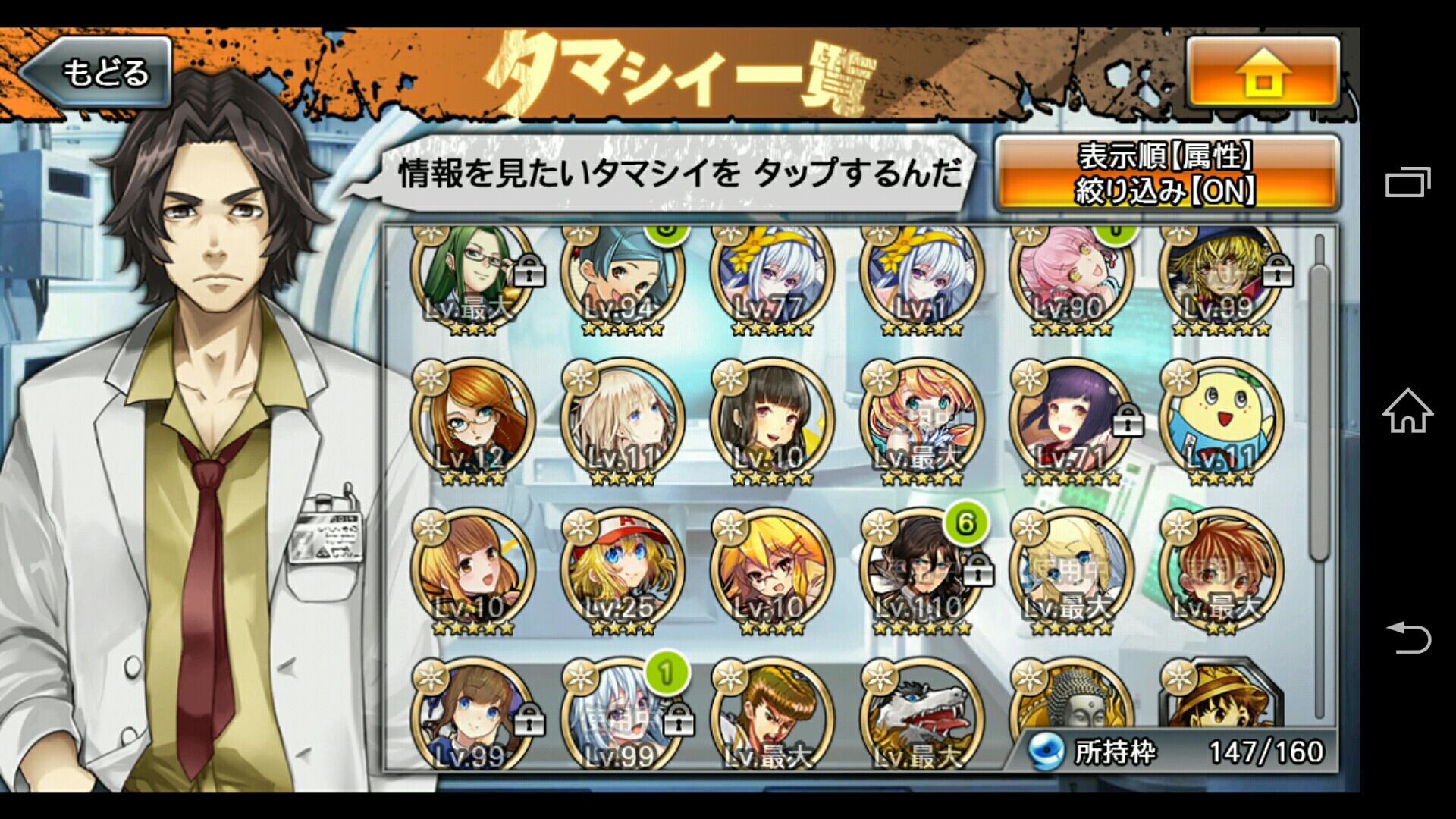Image resolution: width=1456 pixels, height=819 pixels.
Task: Select the Lv.110 dark-haired soul with badge 6
Action: point(921,570)
